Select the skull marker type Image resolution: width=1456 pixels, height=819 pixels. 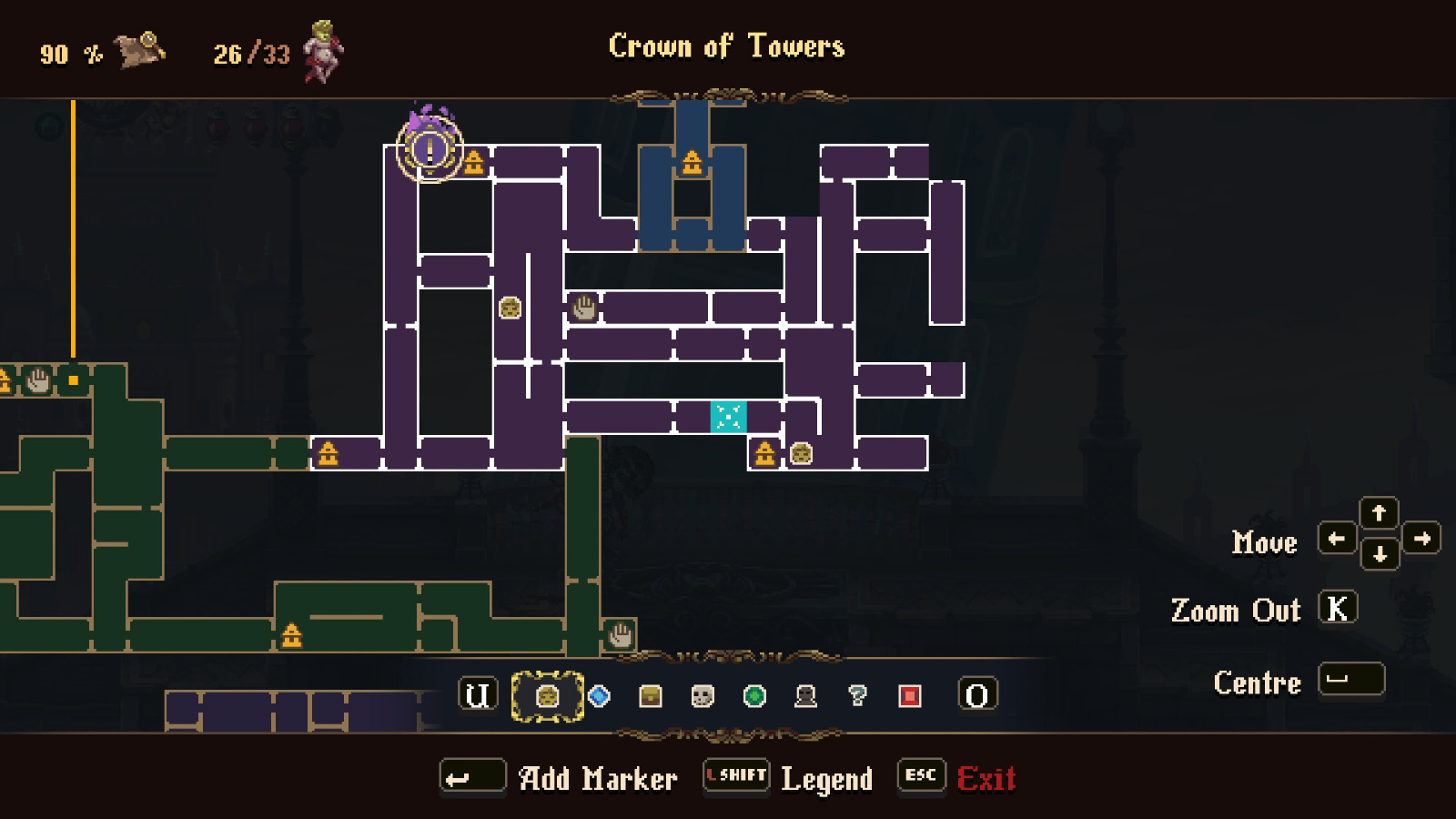point(701,696)
